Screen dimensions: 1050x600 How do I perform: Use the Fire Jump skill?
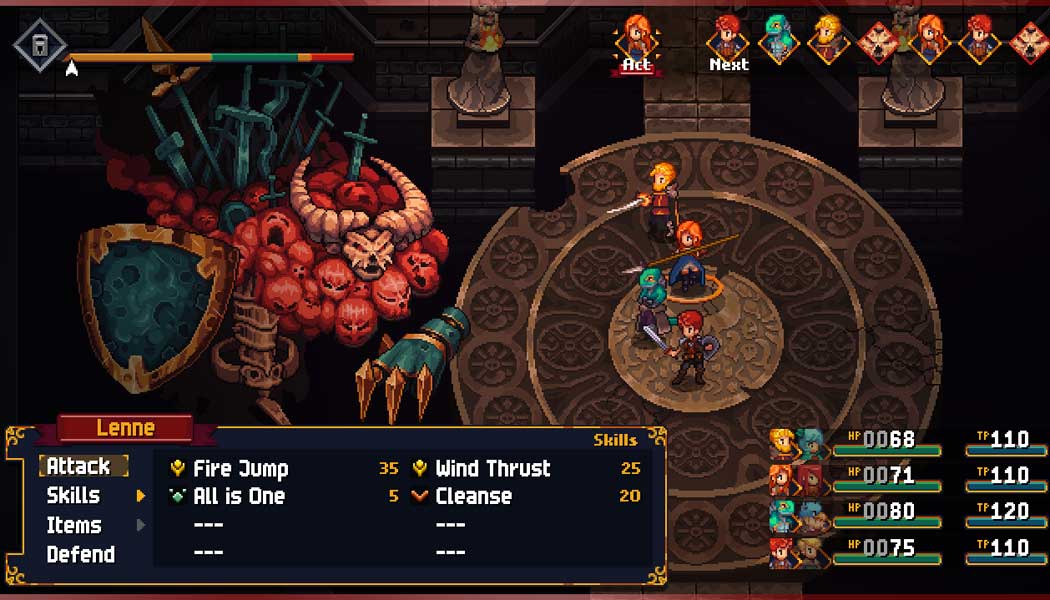tap(240, 468)
